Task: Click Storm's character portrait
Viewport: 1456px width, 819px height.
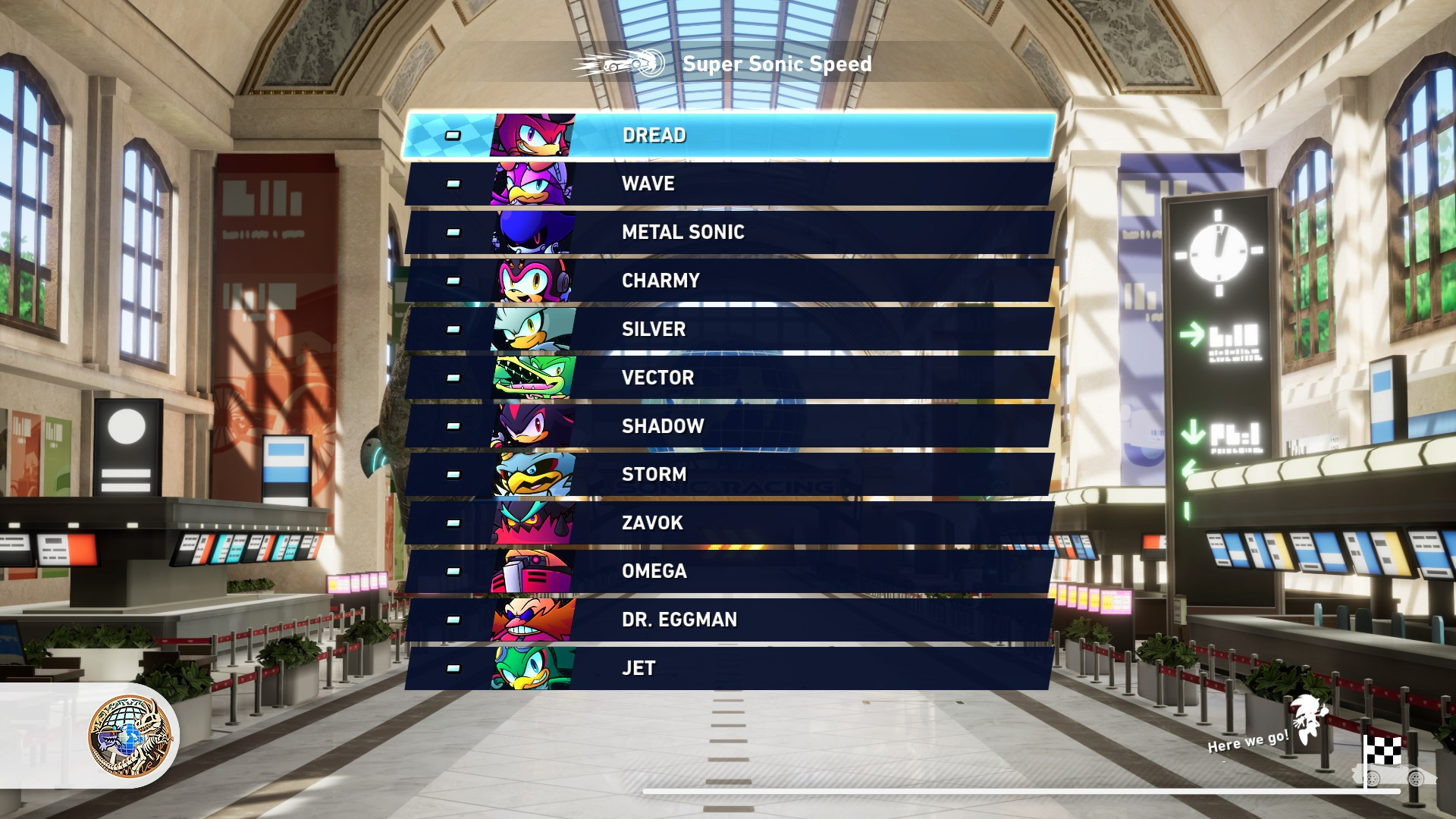Action: 531,474
